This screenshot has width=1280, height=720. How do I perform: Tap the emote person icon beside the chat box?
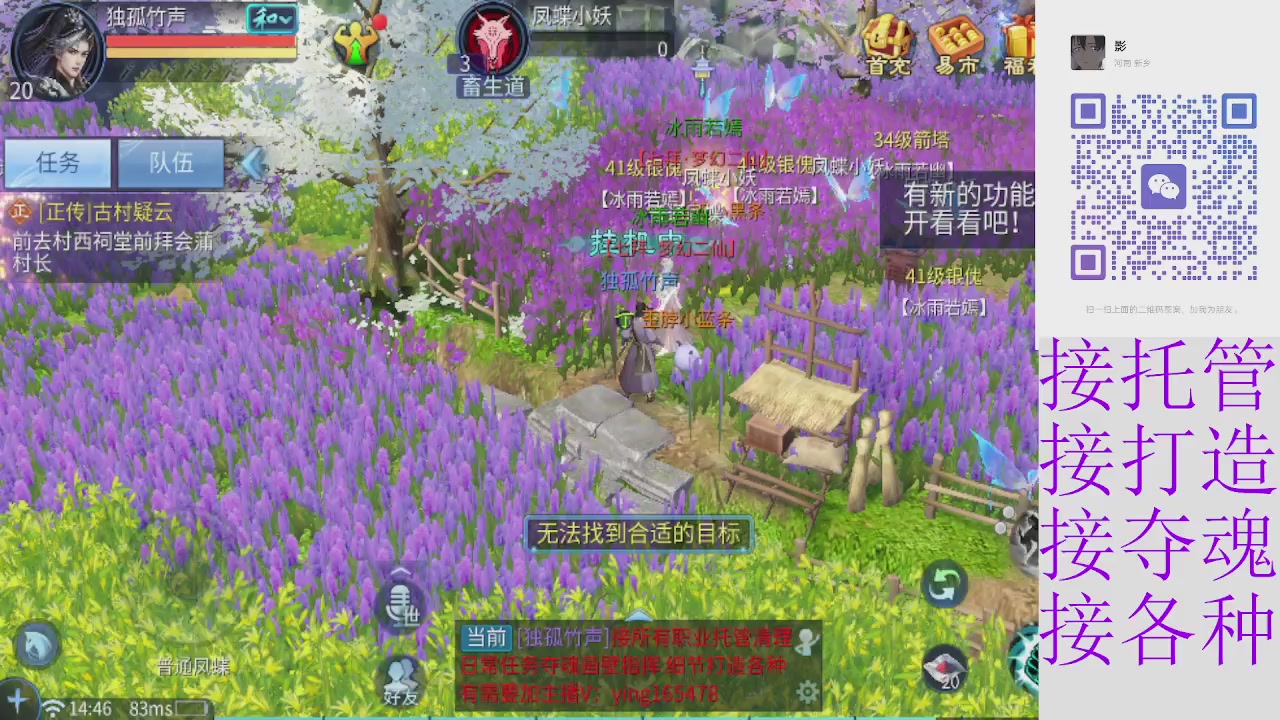(x=806, y=640)
